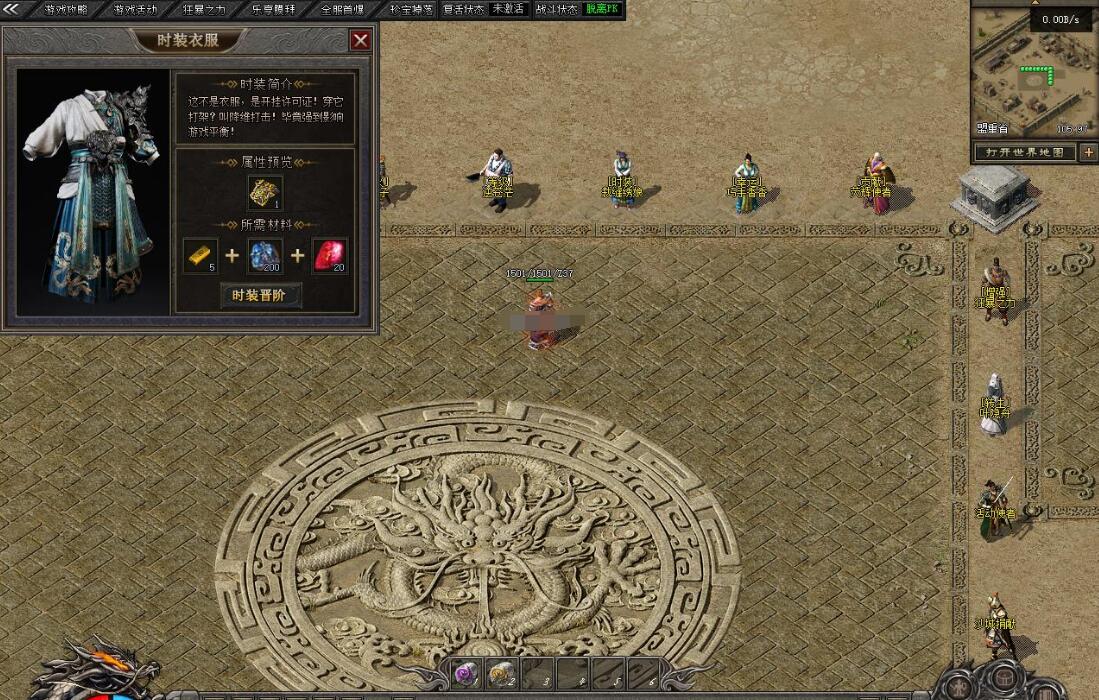The image size is (1099, 700).
Task: Open the 乐享膜拜 menu entry
Action: (x=274, y=9)
